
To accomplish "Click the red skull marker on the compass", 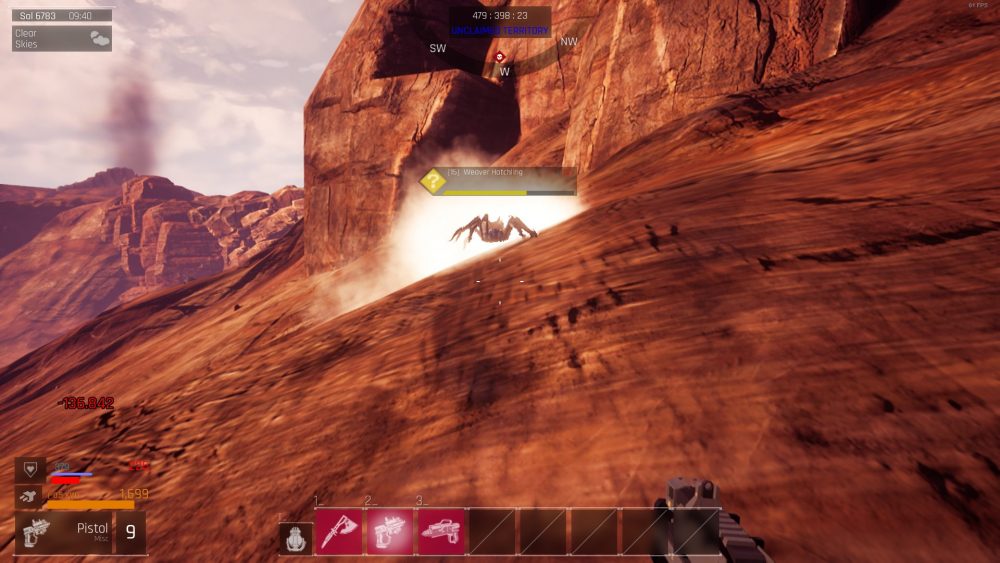I will [500, 57].
